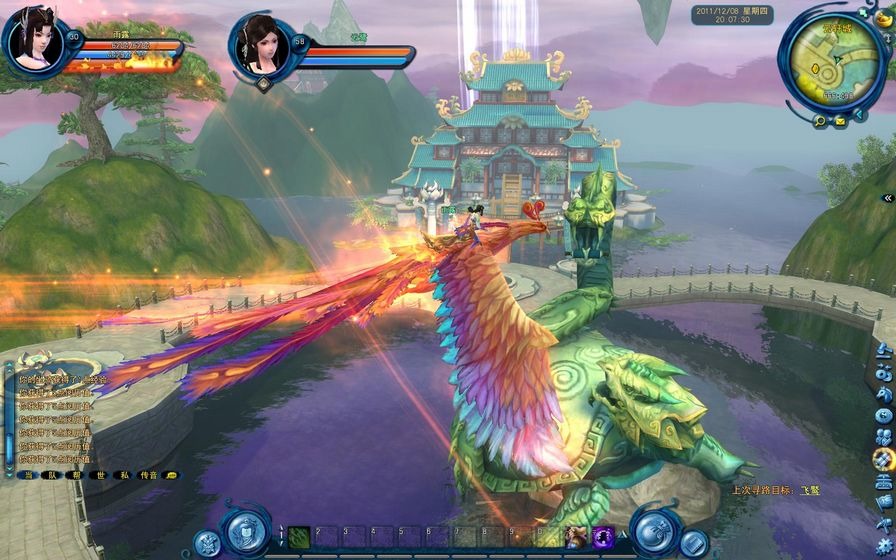The width and height of the screenshot is (896, 560).
Task: Open the player character portrait
Action: 32,40
